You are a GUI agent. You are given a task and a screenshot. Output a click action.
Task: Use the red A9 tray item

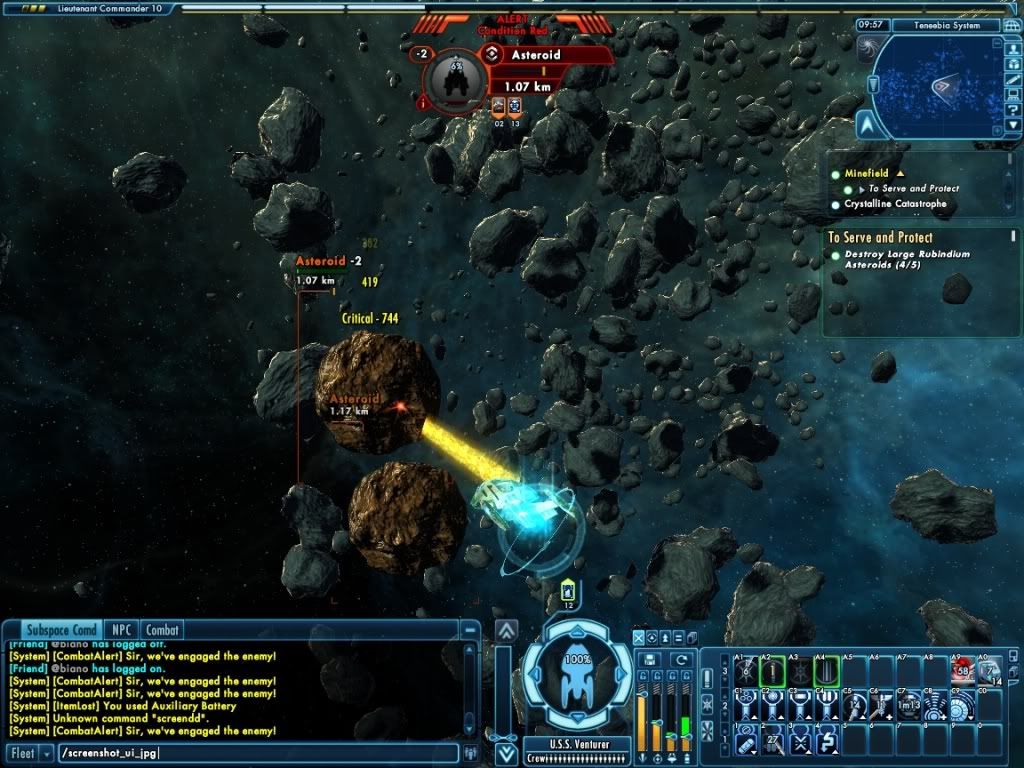point(963,672)
